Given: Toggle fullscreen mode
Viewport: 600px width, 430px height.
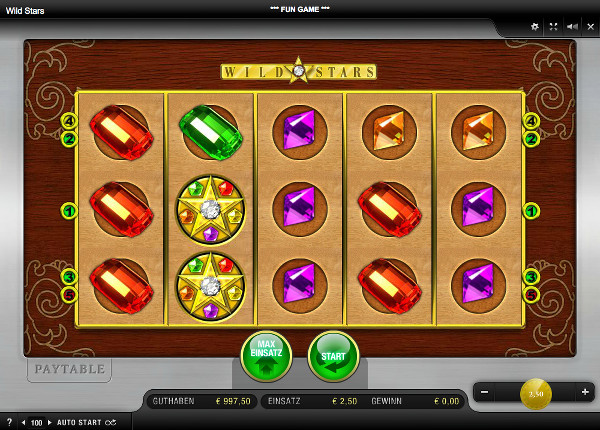Looking at the screenshot, I should pos(553,27).
